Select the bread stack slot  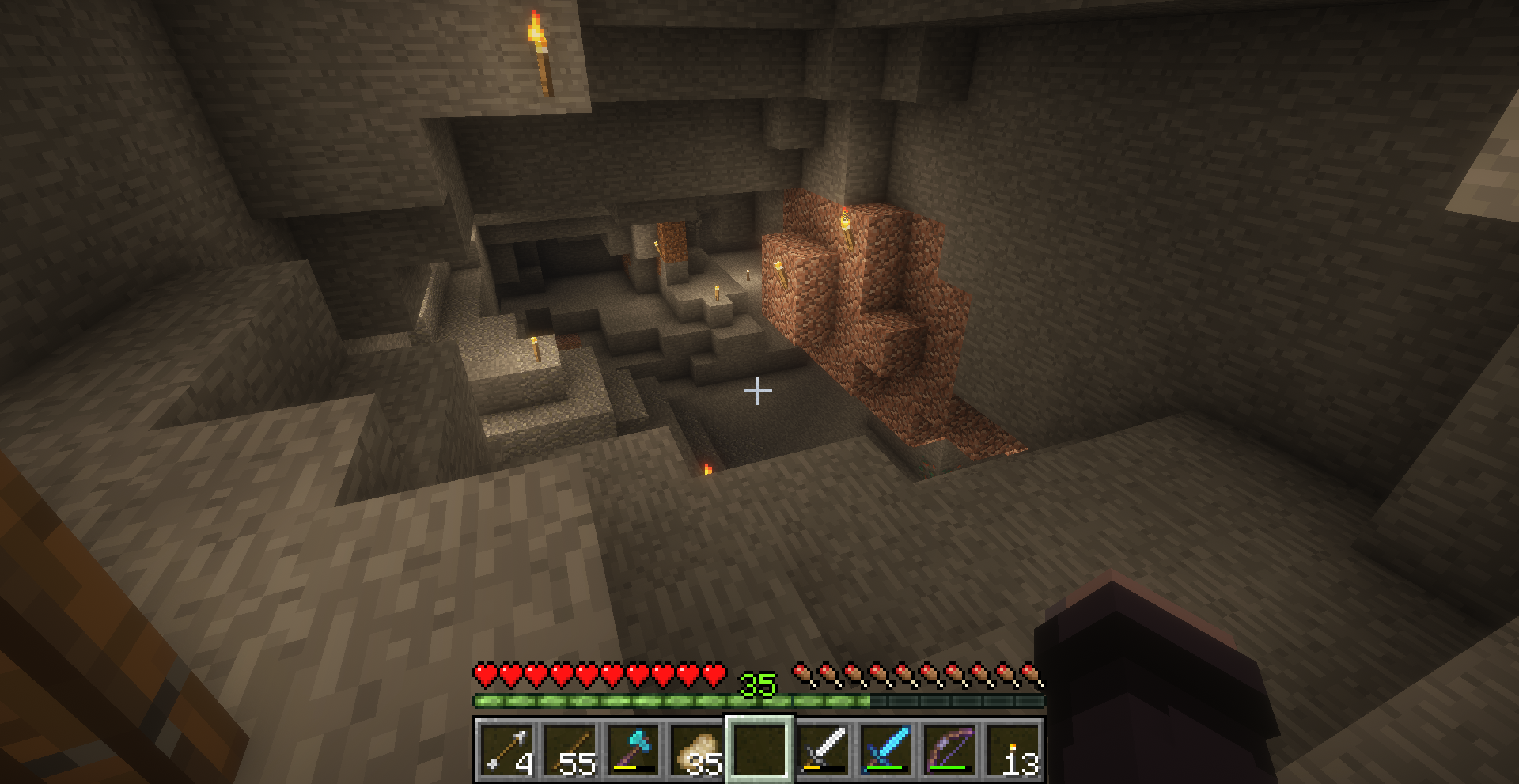696,748
